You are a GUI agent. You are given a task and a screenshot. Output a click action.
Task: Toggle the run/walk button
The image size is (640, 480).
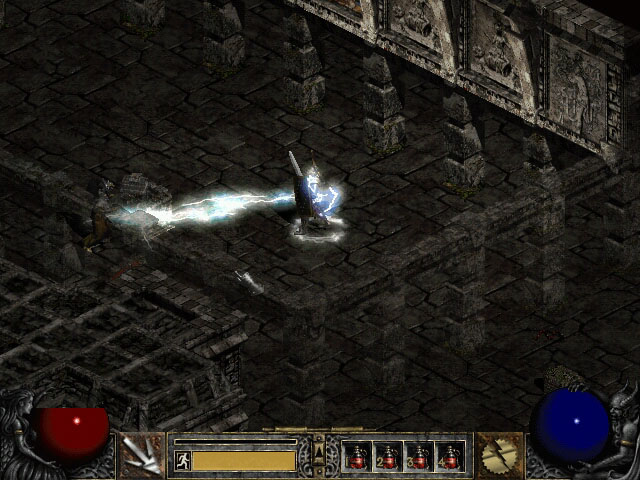pos(182,460)
